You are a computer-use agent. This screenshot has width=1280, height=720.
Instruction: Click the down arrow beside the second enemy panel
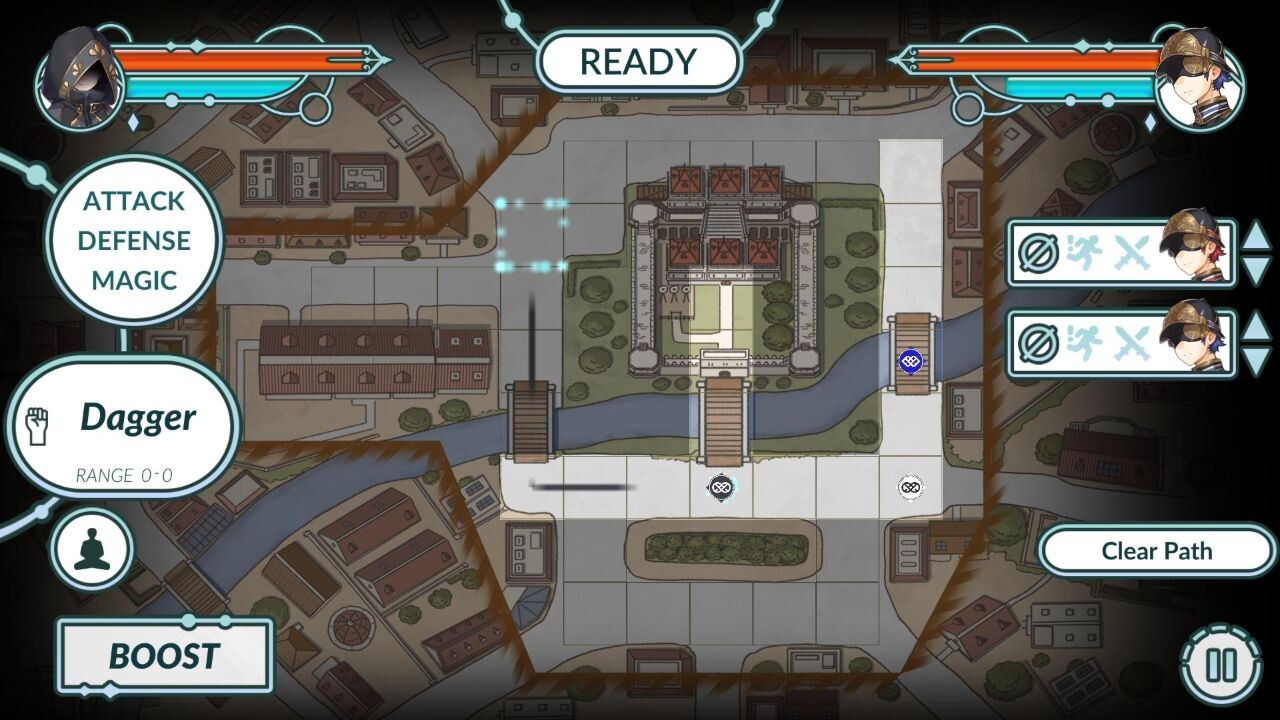pos(1258,358)
